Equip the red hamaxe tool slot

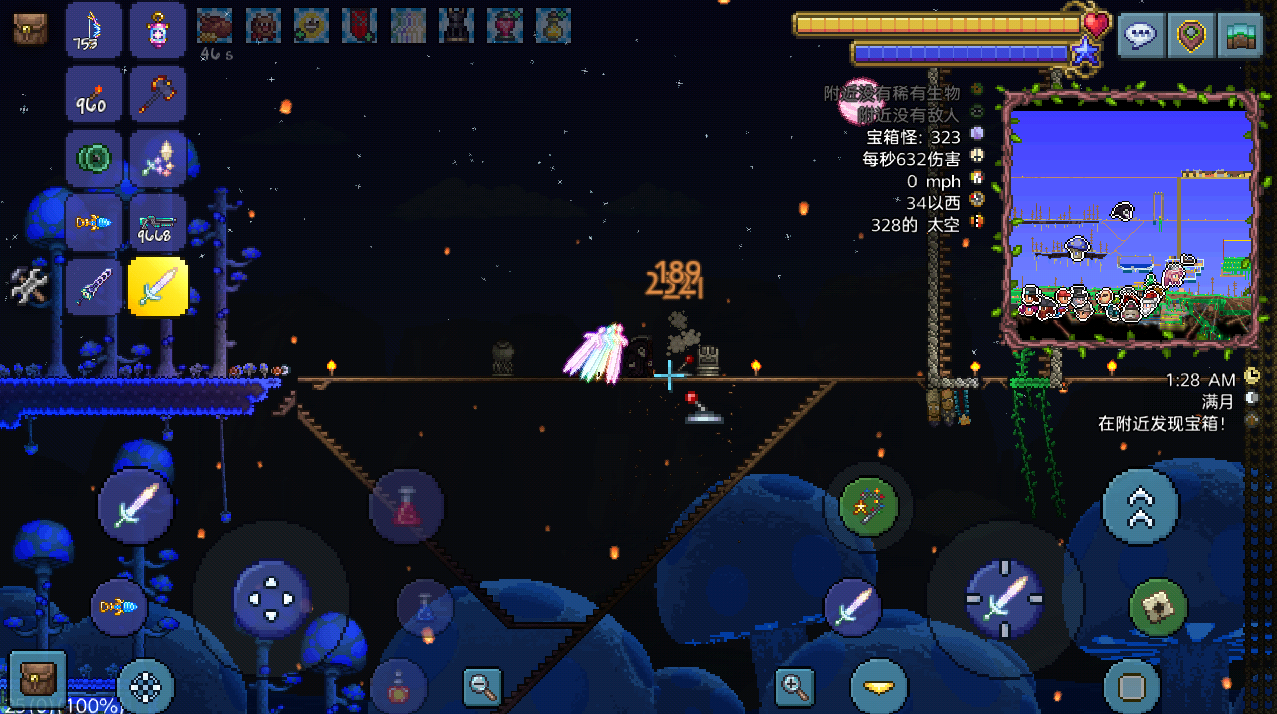coord(157,96)
